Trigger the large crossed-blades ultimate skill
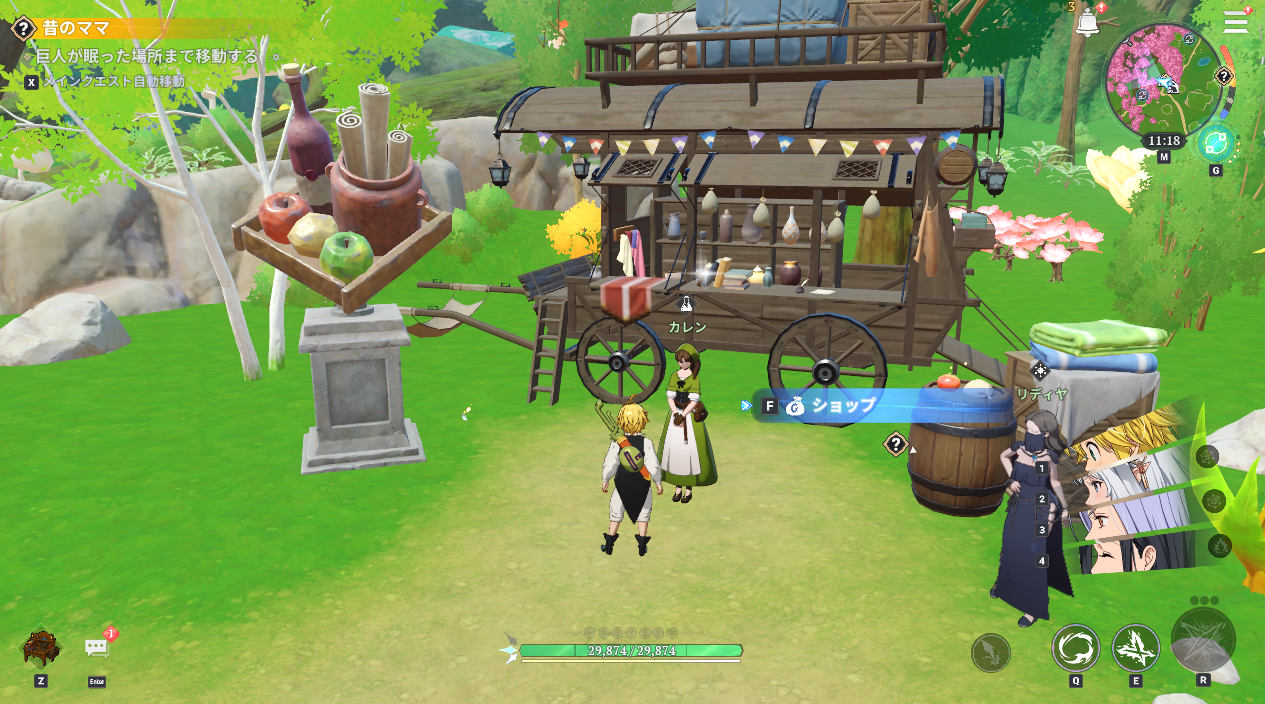The image size is (1265, 704). [x=1203, y=640]
